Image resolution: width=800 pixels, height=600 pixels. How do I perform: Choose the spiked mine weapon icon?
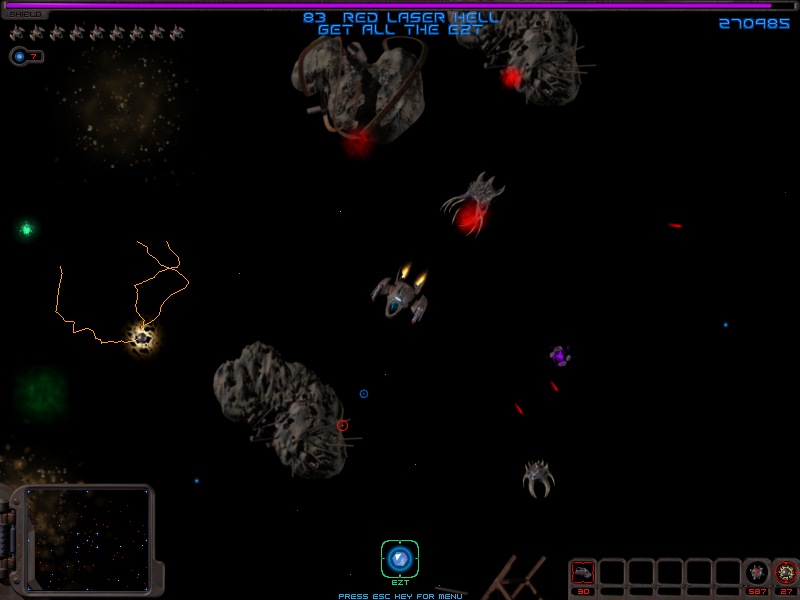[x=757, y=572]
